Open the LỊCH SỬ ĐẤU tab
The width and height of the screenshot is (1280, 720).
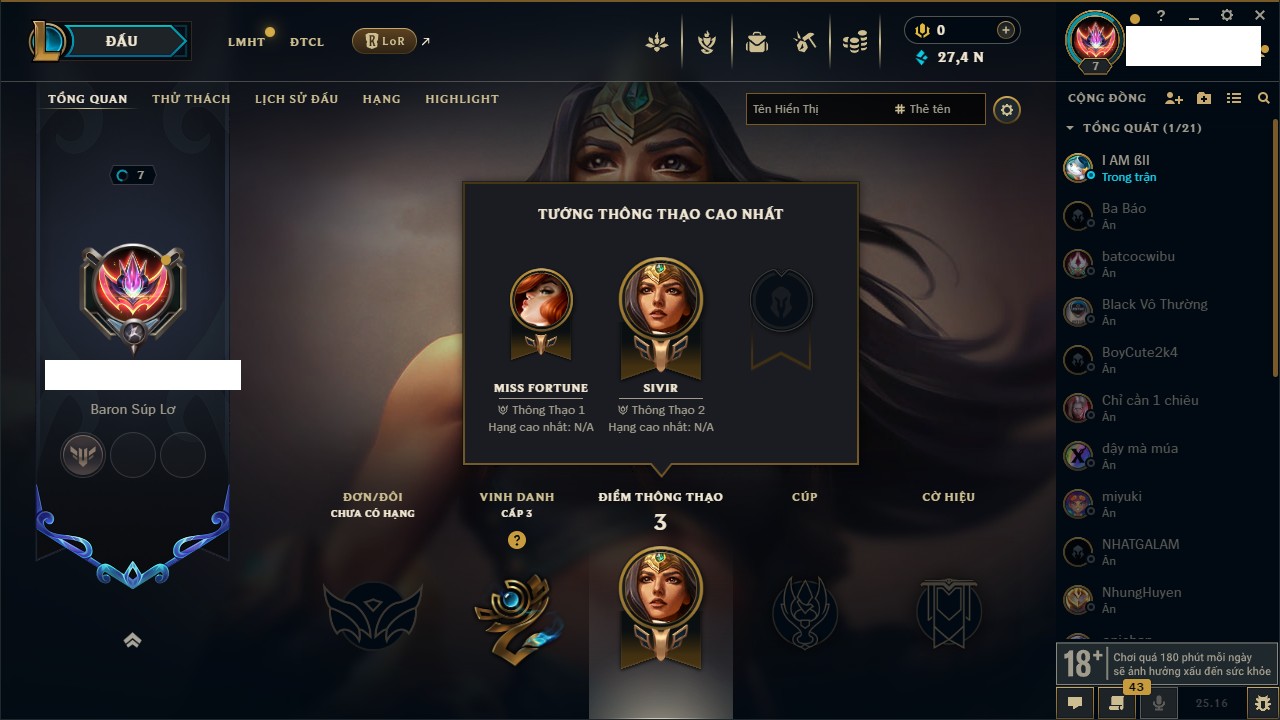[x=296, y=99]
